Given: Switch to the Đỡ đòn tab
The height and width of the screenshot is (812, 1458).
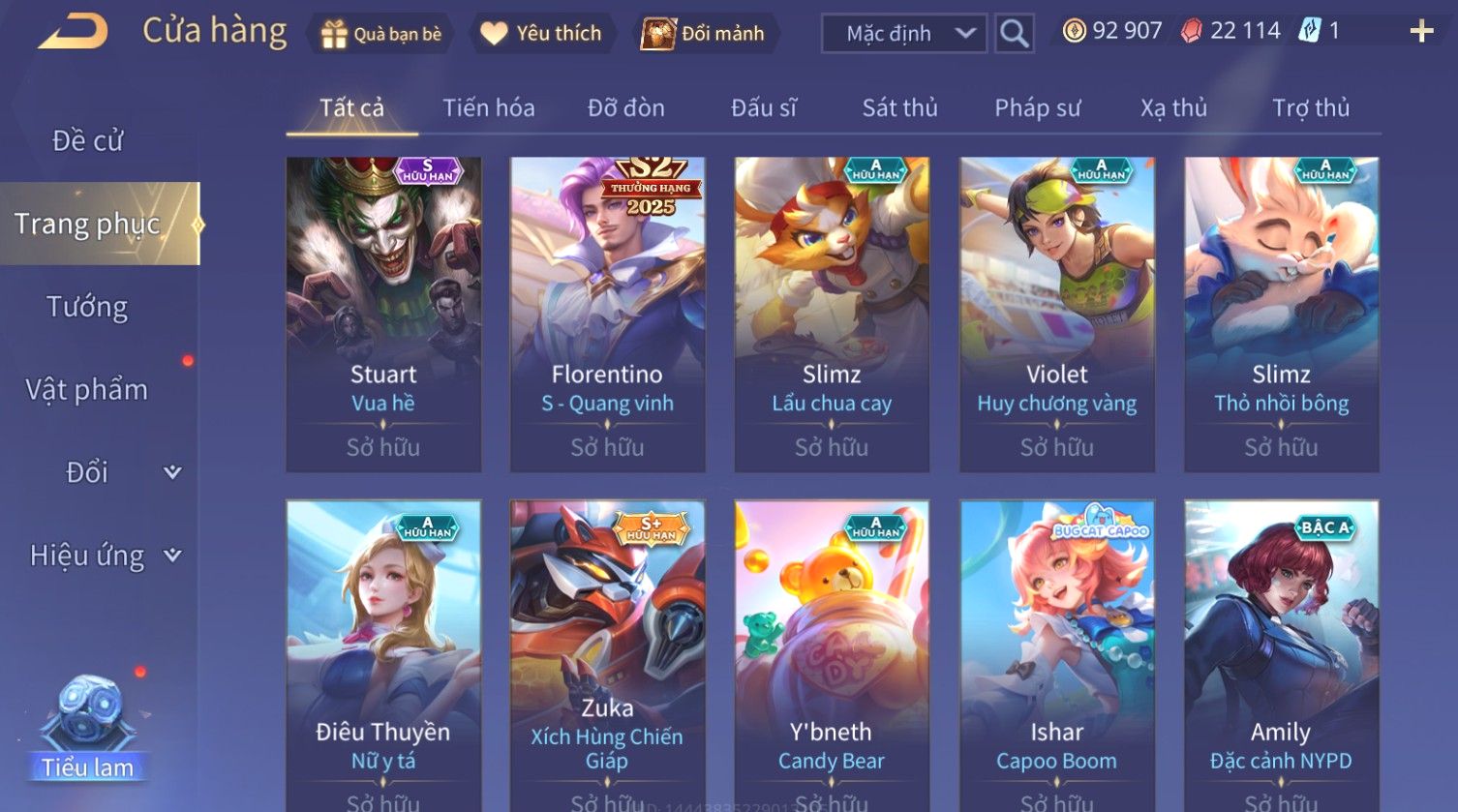Looking at the screenshot, I should pyautogui.click(x=625, y=107).
